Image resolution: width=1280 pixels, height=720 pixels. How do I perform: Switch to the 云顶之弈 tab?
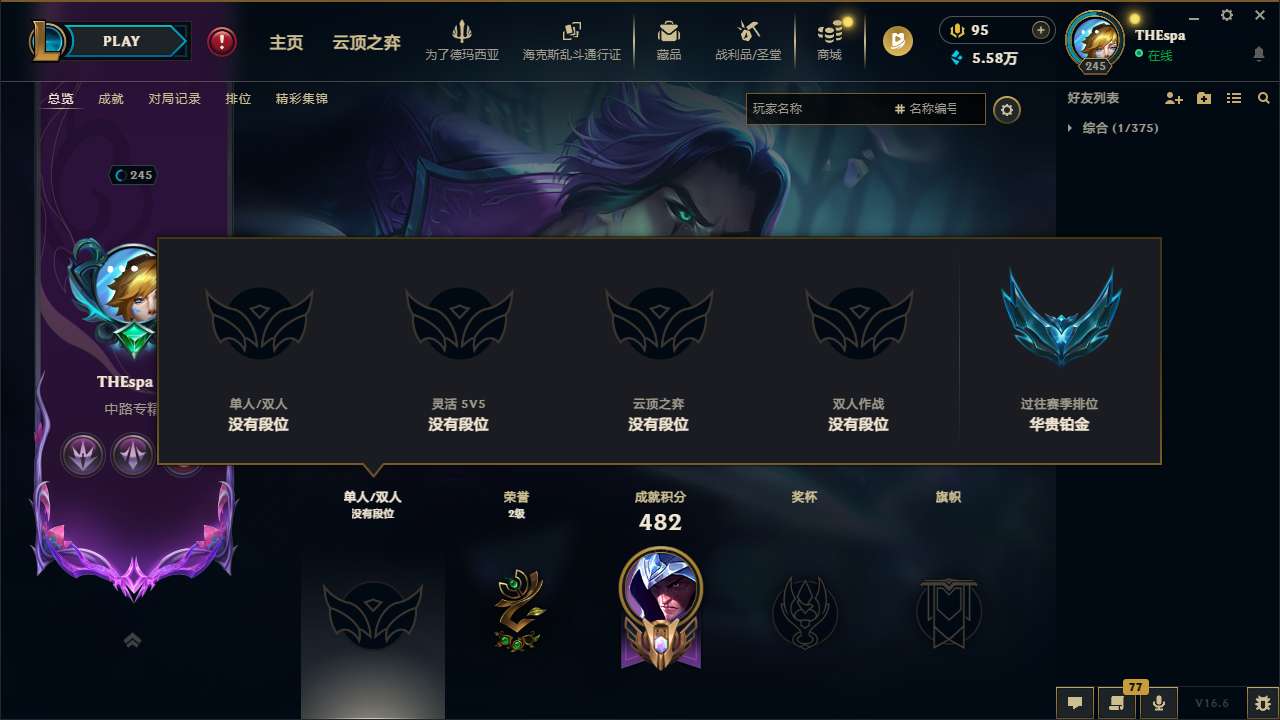point(366,42)
